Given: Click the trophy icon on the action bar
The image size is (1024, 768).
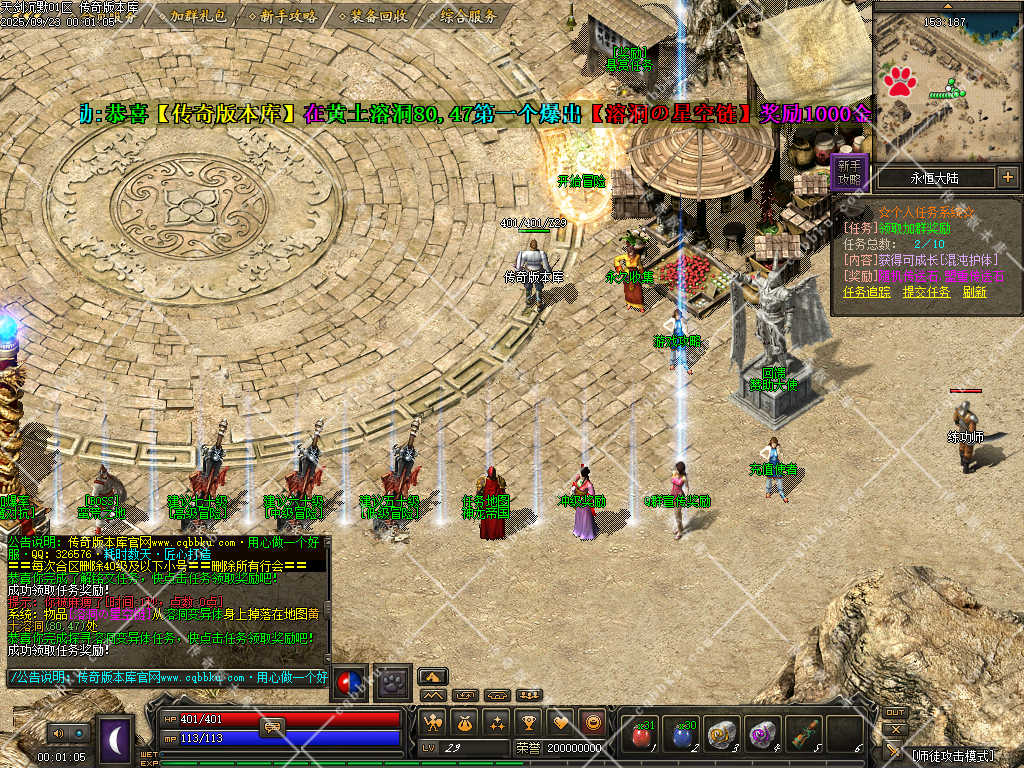Looking at the screenshot, I should 529,721.
